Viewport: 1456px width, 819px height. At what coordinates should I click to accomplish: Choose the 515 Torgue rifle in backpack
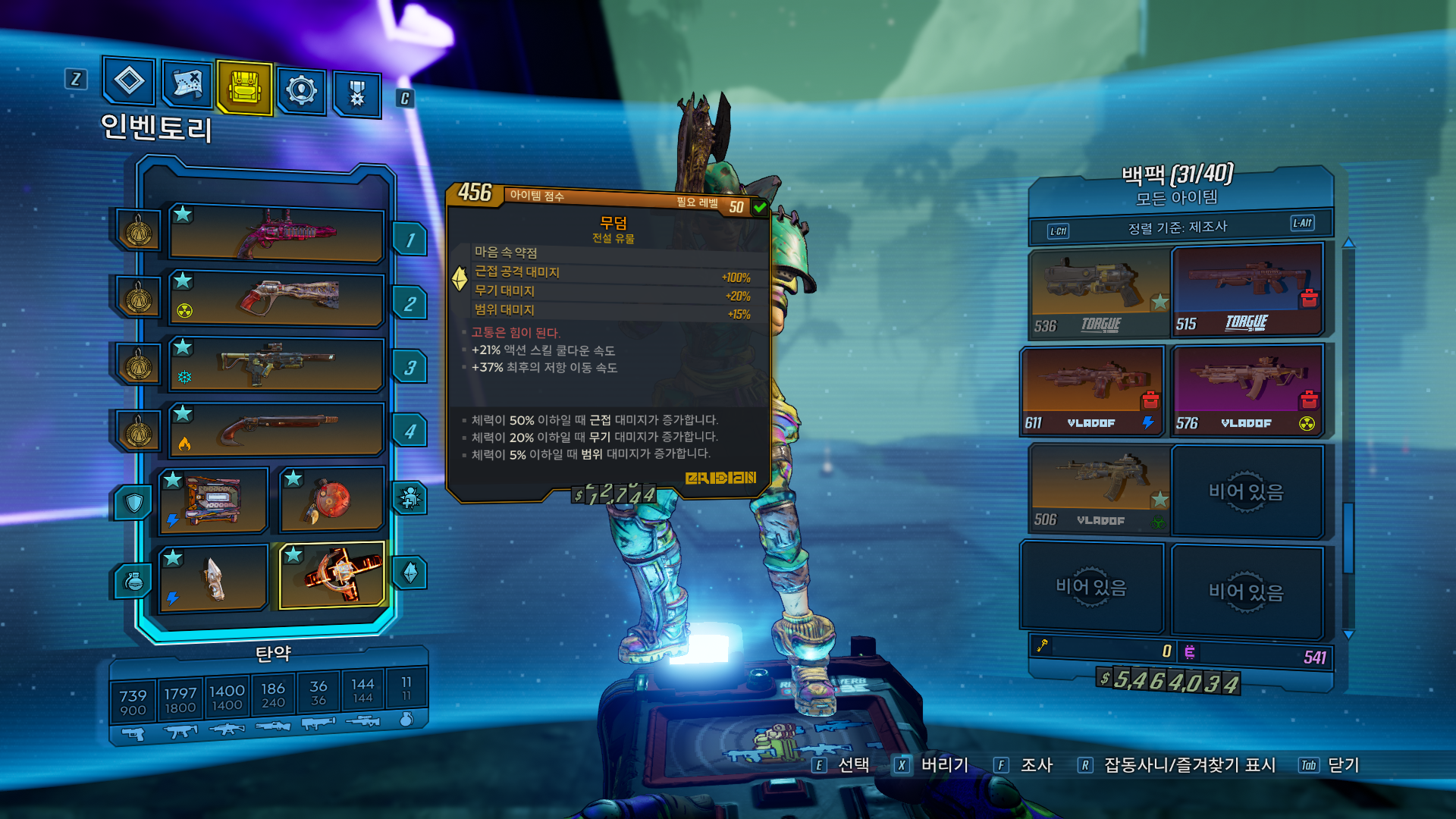point(1247,291)
